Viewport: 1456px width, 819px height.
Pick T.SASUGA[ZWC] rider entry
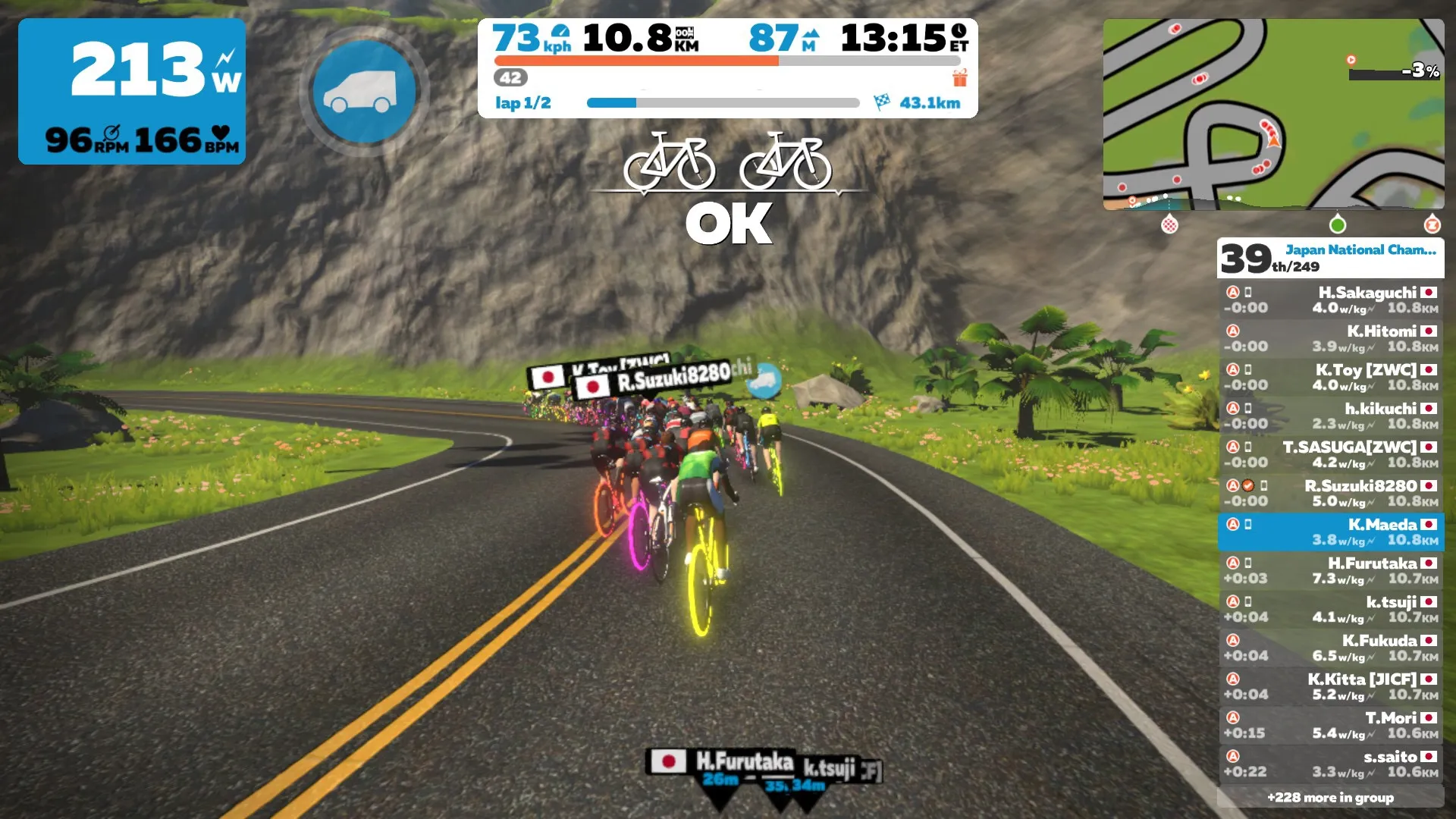pyautogui.click(x=1330, y=455)
